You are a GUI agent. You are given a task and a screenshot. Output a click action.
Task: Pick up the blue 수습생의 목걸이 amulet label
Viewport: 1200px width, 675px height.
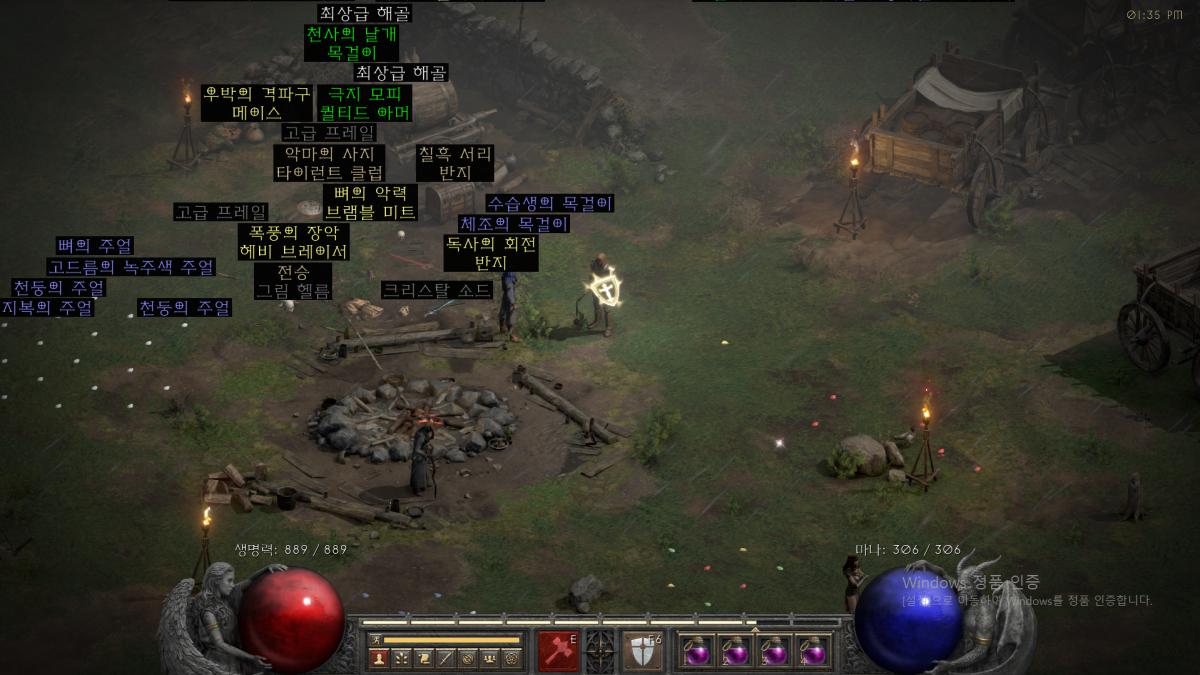pyautogui.click(x=550, y=203)
